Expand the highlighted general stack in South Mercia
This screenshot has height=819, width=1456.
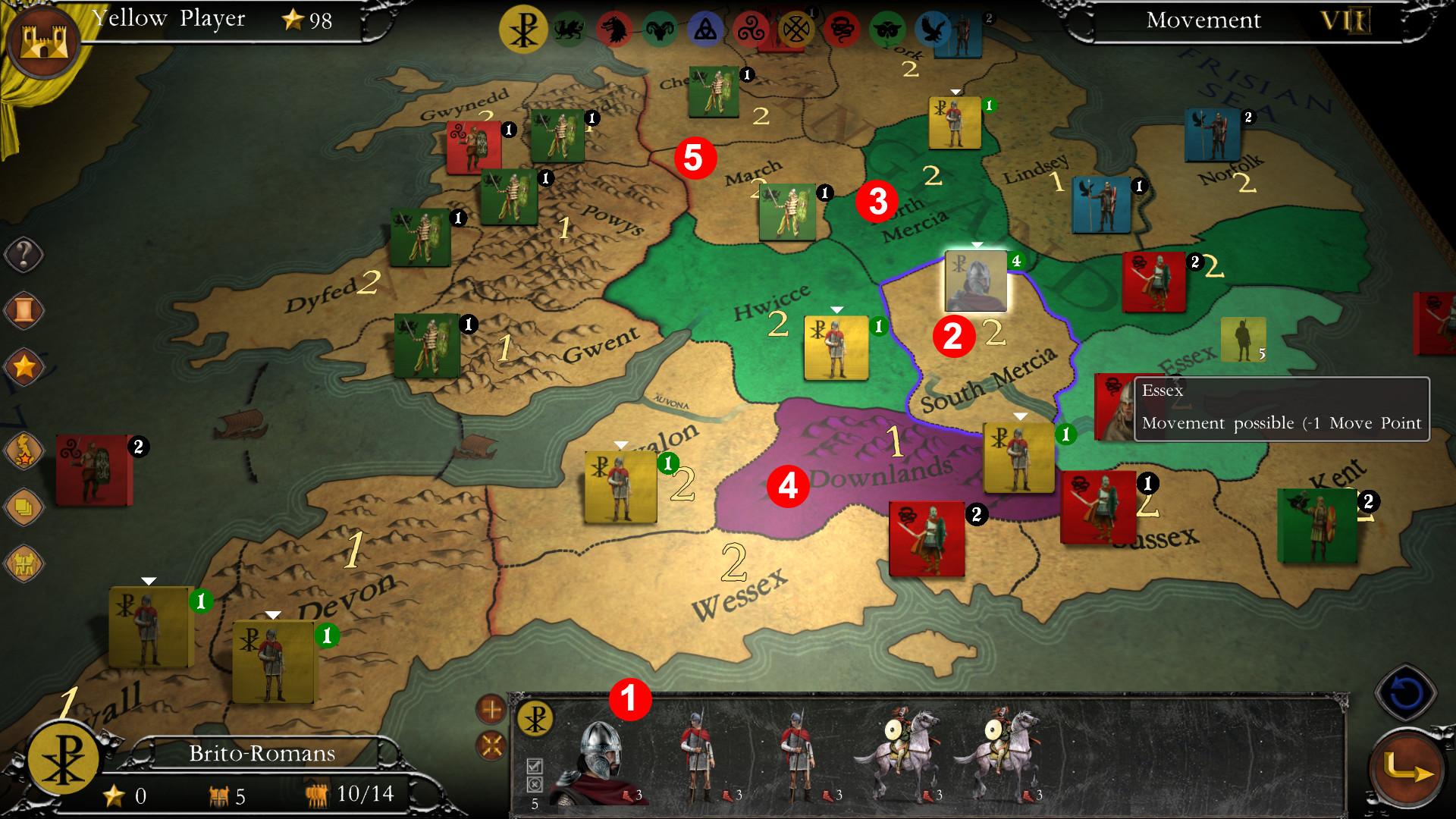click(x=976, y=245)
